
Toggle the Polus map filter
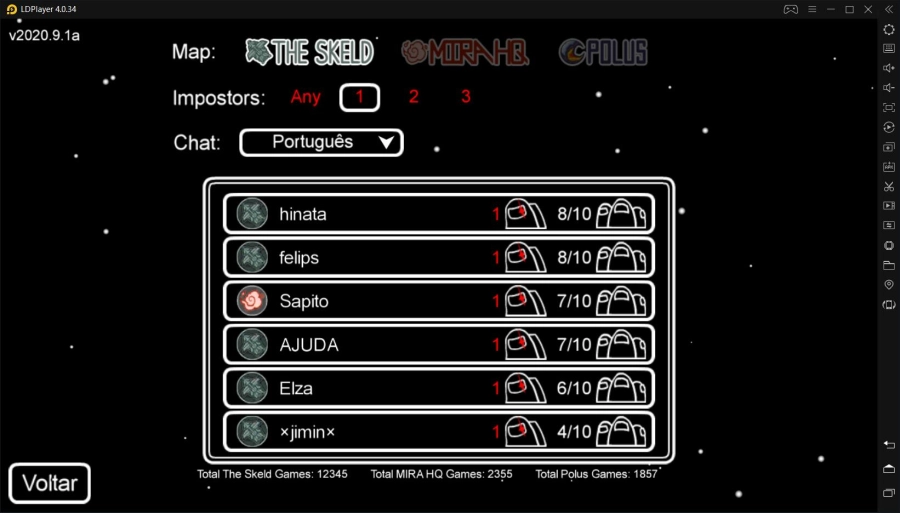tap(603, 52)
